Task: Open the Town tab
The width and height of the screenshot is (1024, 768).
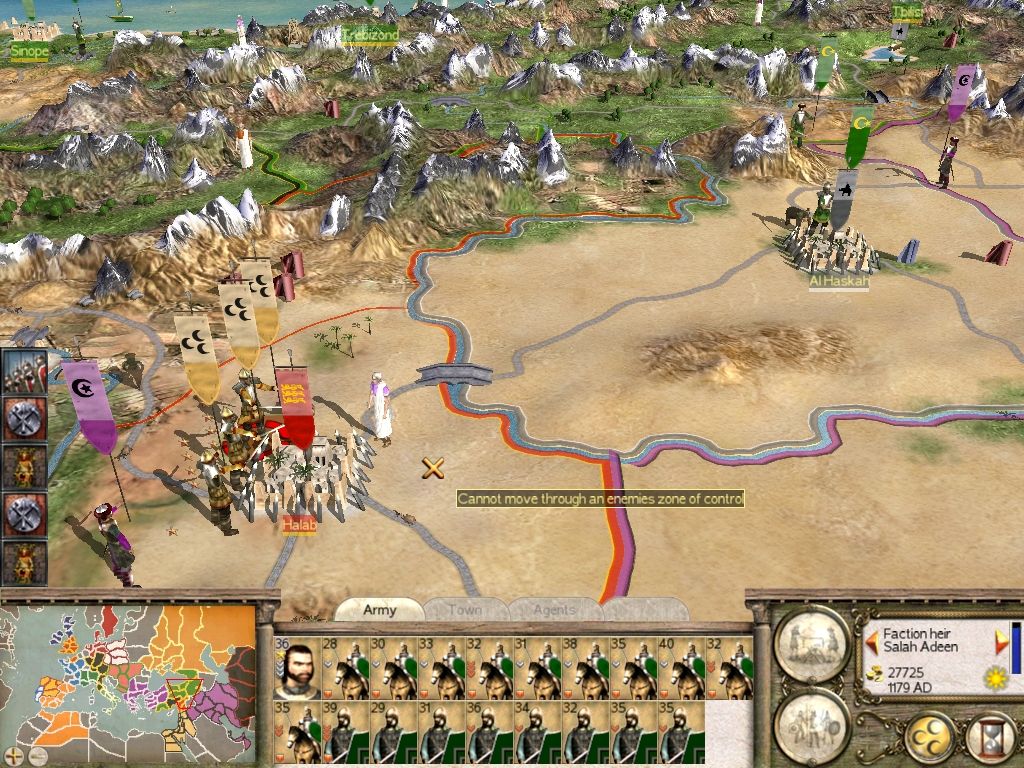Action: click(x=465, y=610)
